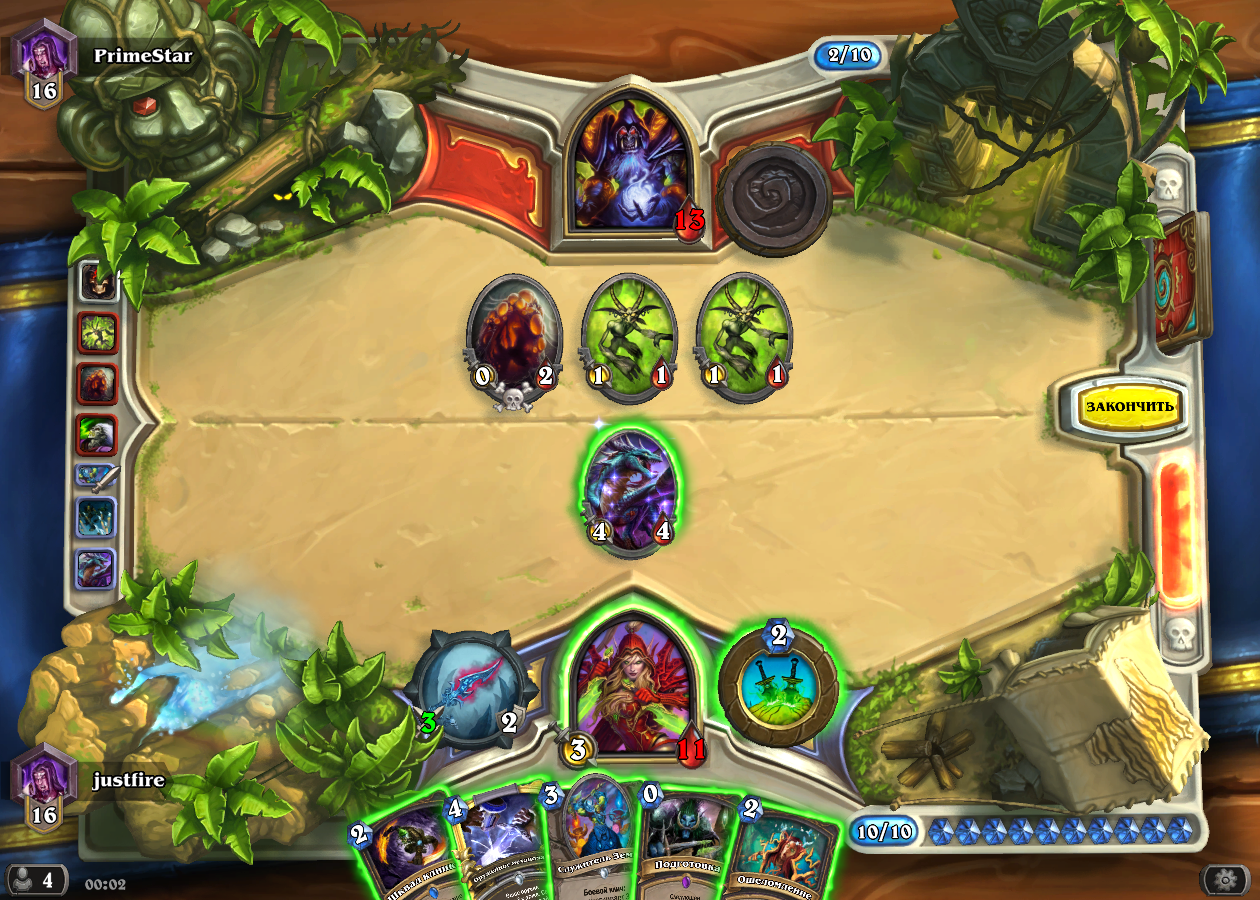Viewport: 1260px width, 900px height.
Task: Choose the 3-cost Служитель Земли card
Action: click(x=597, y=840)
